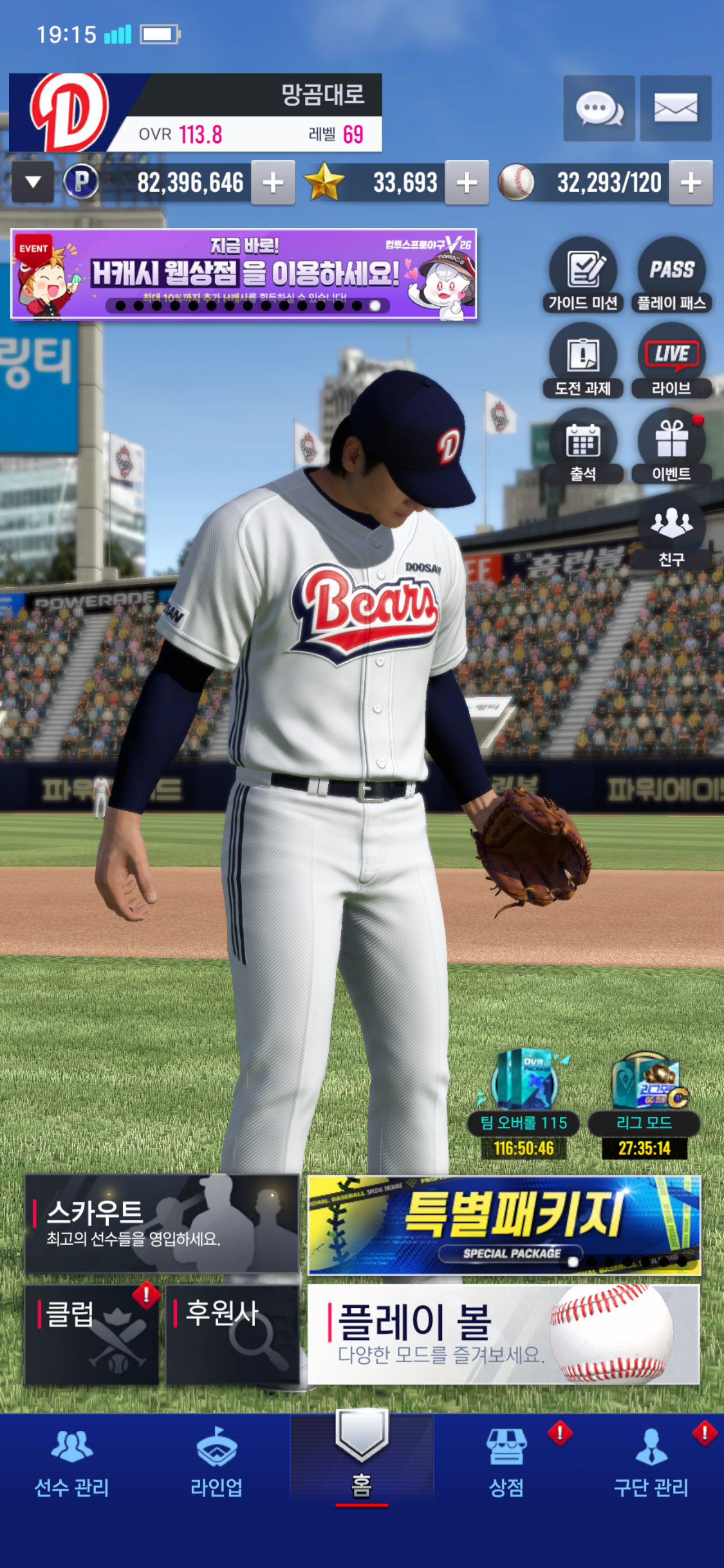Add gold stars with plus button
This screenshot has height=1568, width=724.
[x=467, y=183]
